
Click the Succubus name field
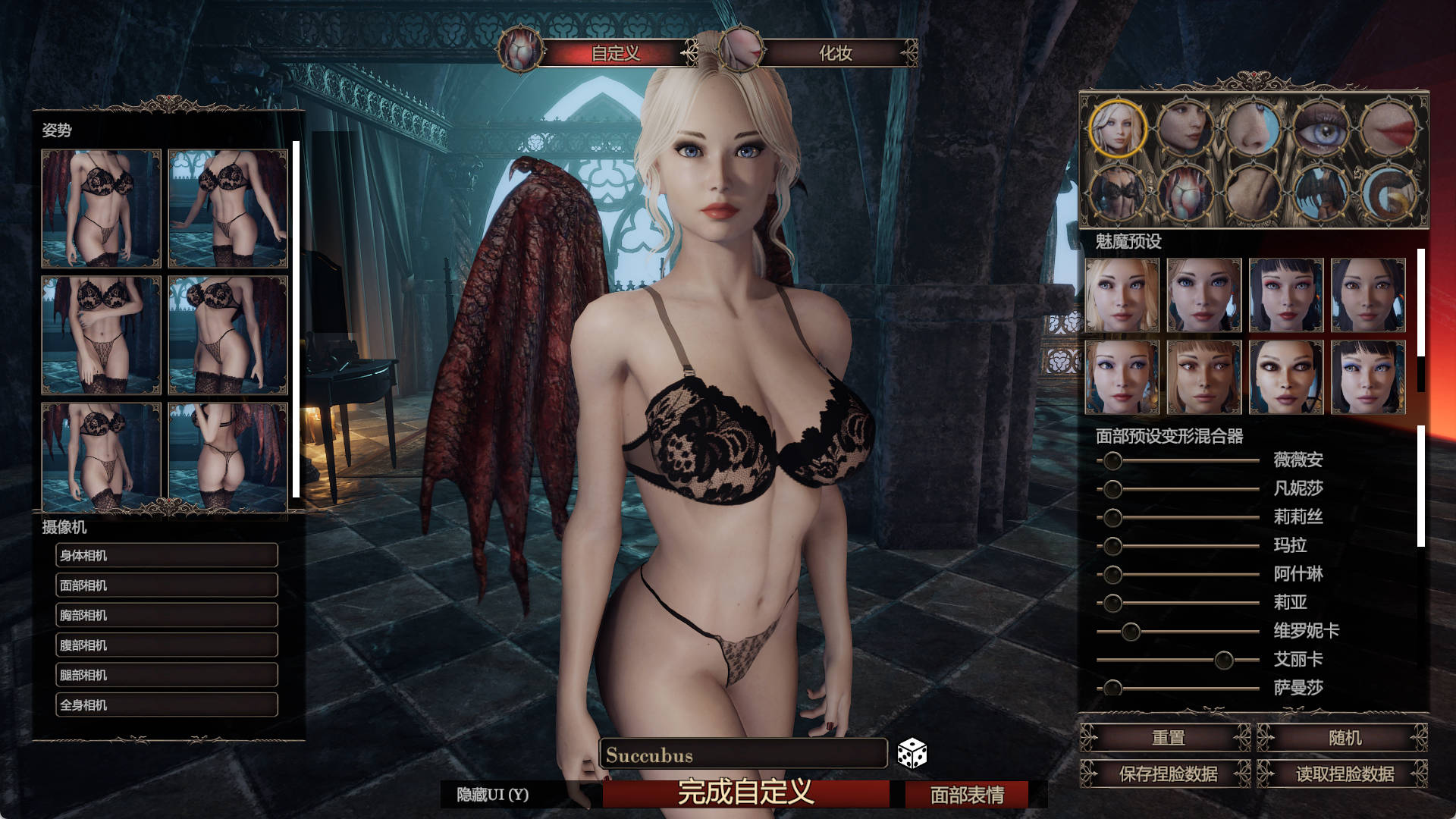(743, 755)
